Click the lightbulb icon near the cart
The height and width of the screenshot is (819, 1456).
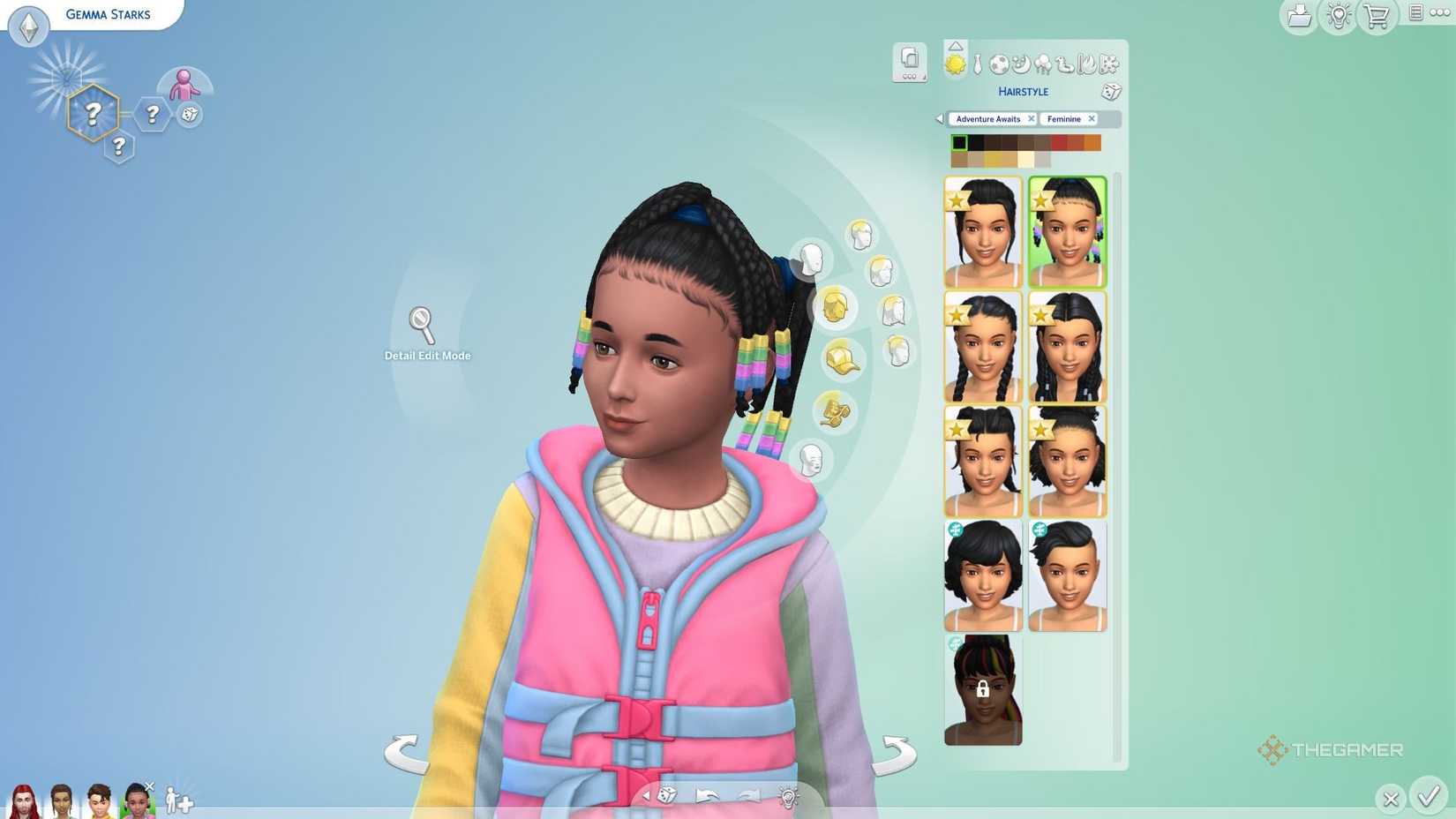(x=1336, y=16)
